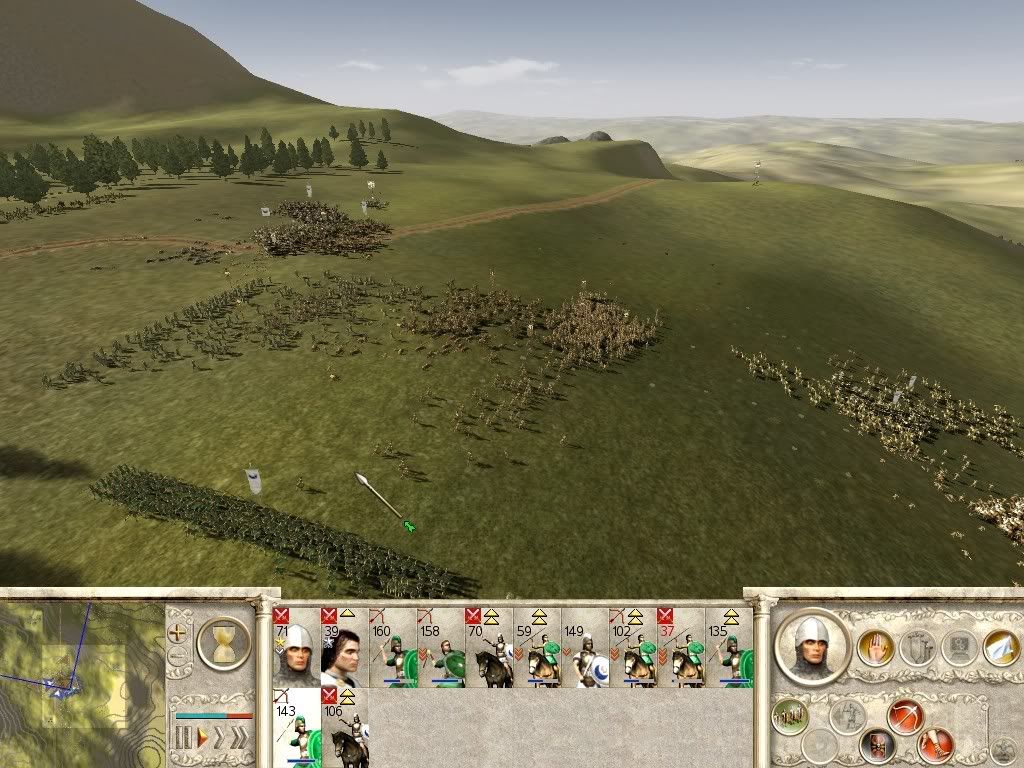Set battle speed to triple speed

click(x=241, y=738)
